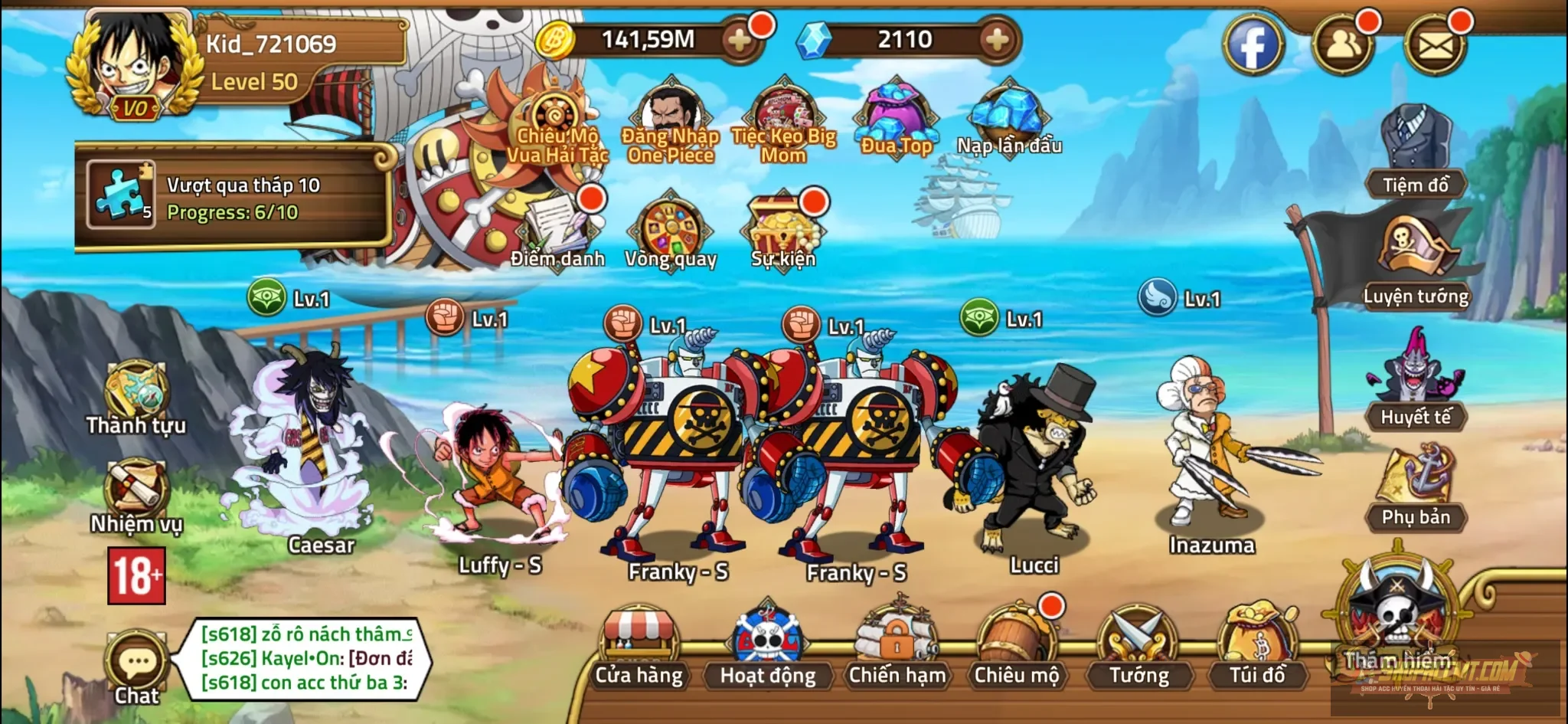Viewport: 1568px width, 724px height.
Task: Open the Facebook link icon
Action: point(1253,46)
